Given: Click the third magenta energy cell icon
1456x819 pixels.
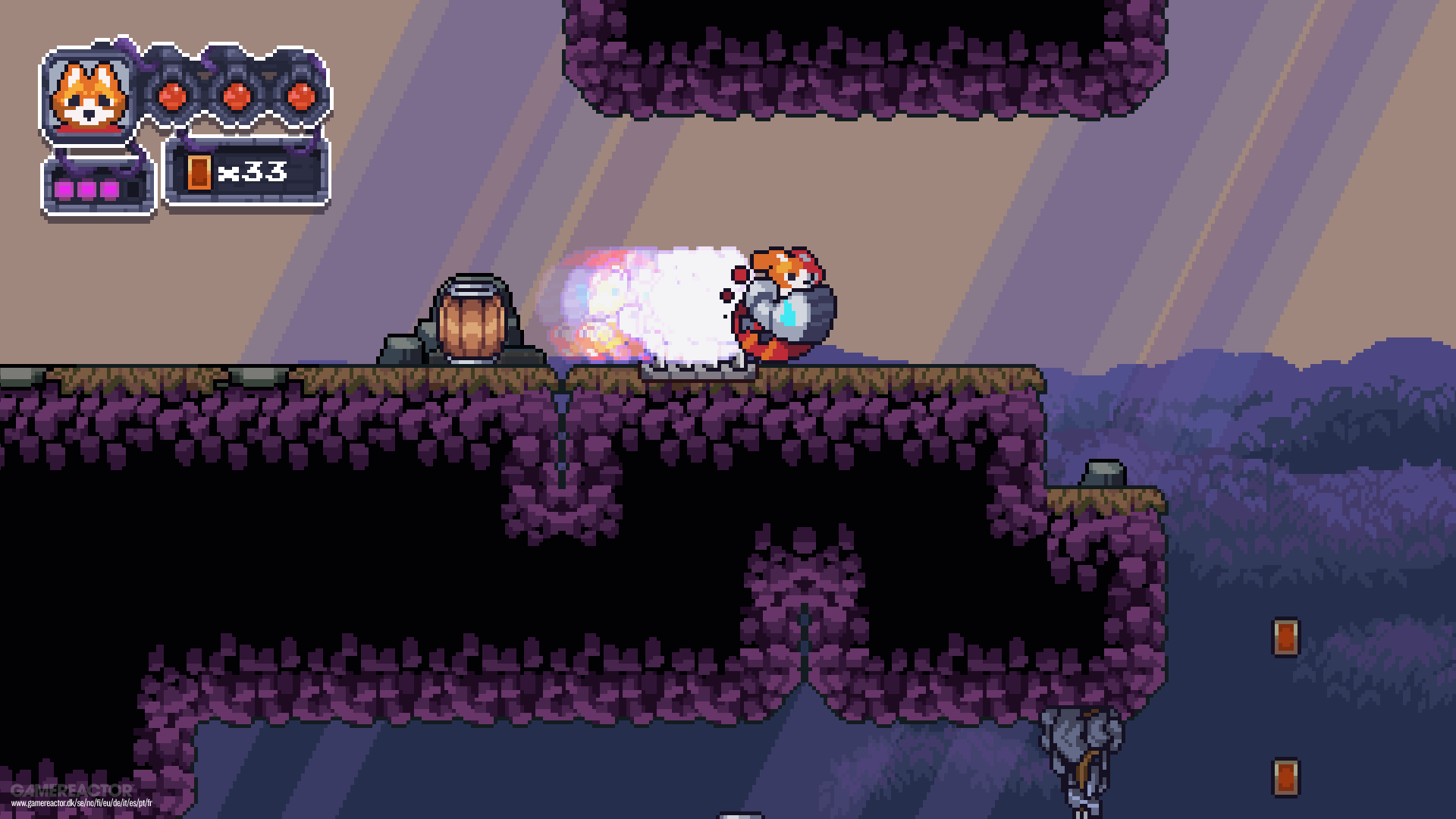Looking at the screenshot, I should [x=109, y=188].
